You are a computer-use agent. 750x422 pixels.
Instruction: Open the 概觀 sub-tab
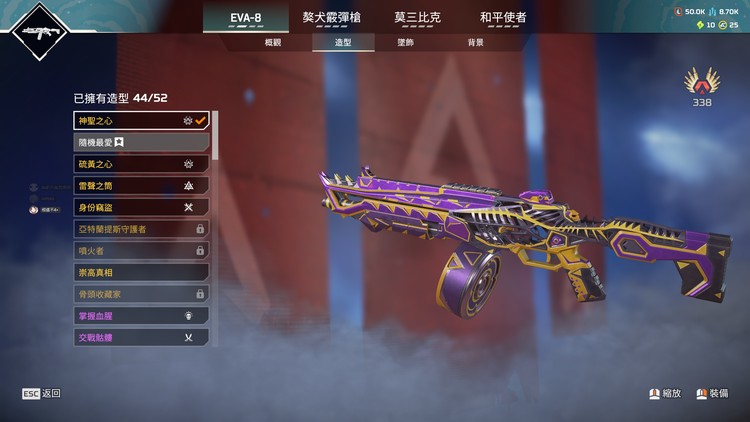point(273,43)
